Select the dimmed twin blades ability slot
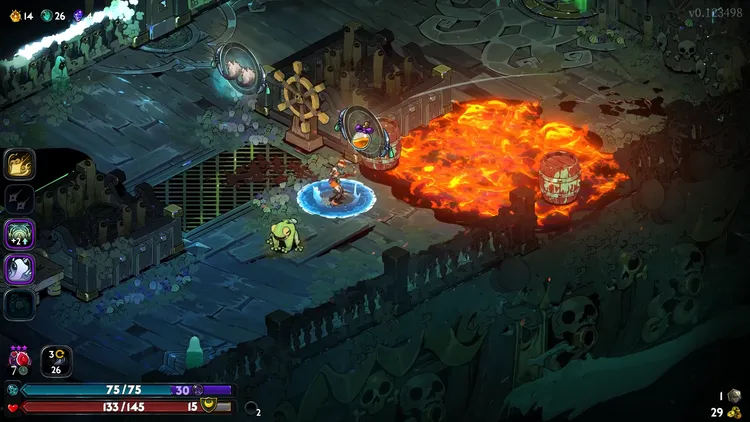This screenshot has height=422, width=750. pyautogui.click(x=20, y=199)
